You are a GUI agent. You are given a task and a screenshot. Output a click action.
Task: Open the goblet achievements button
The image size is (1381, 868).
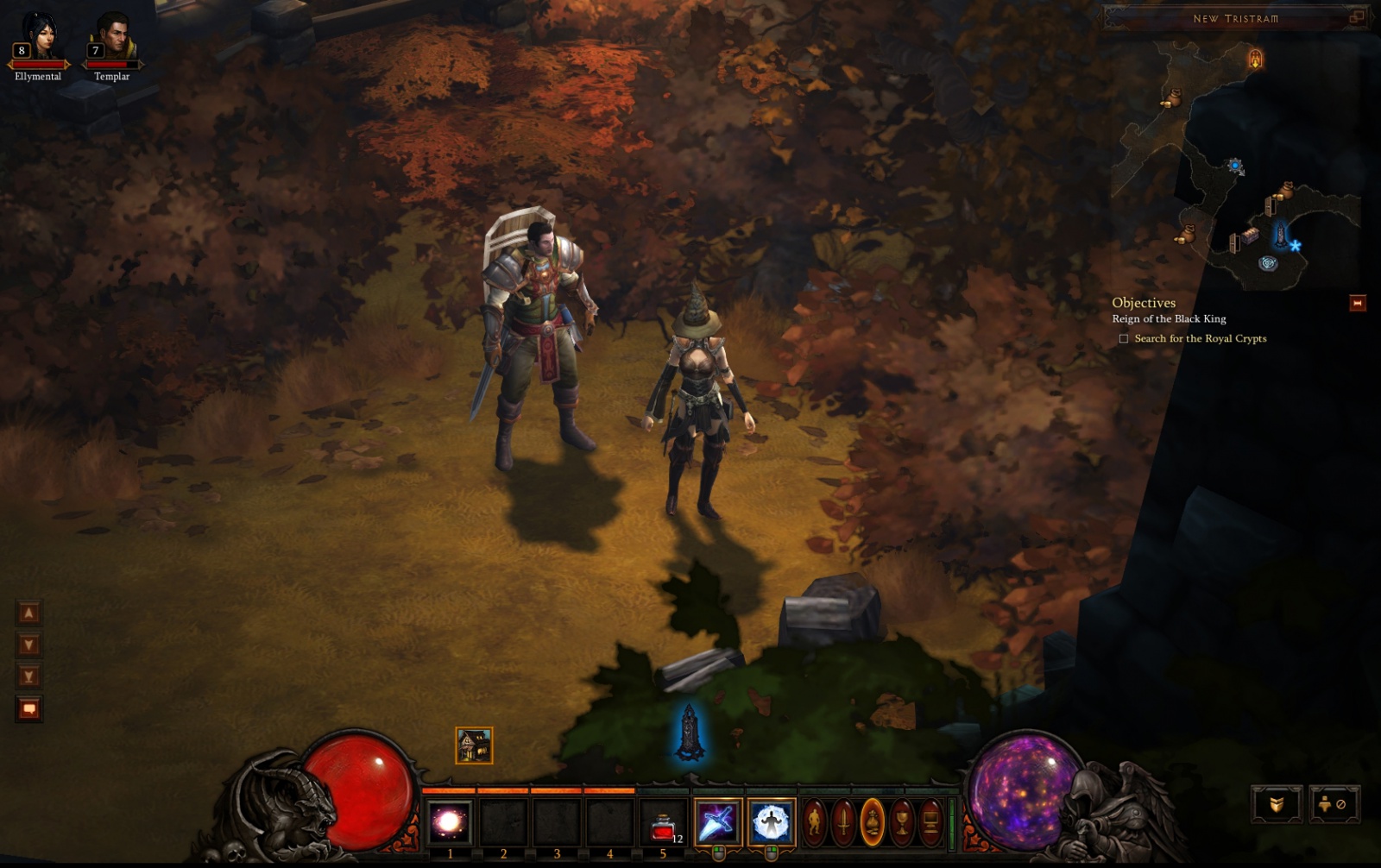click(902, 822)
